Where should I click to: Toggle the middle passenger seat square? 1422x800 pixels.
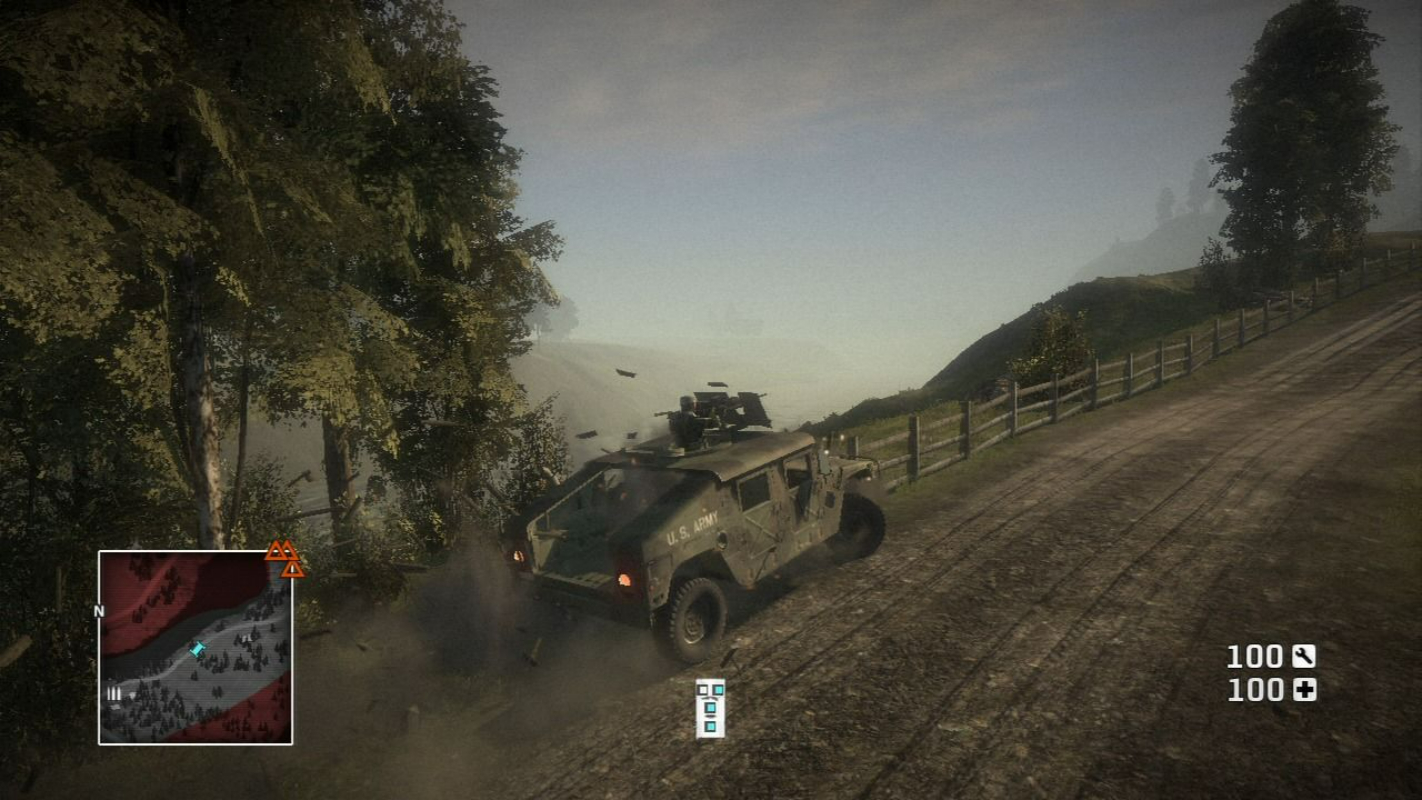pyautogui.click(x=710, y=707)
